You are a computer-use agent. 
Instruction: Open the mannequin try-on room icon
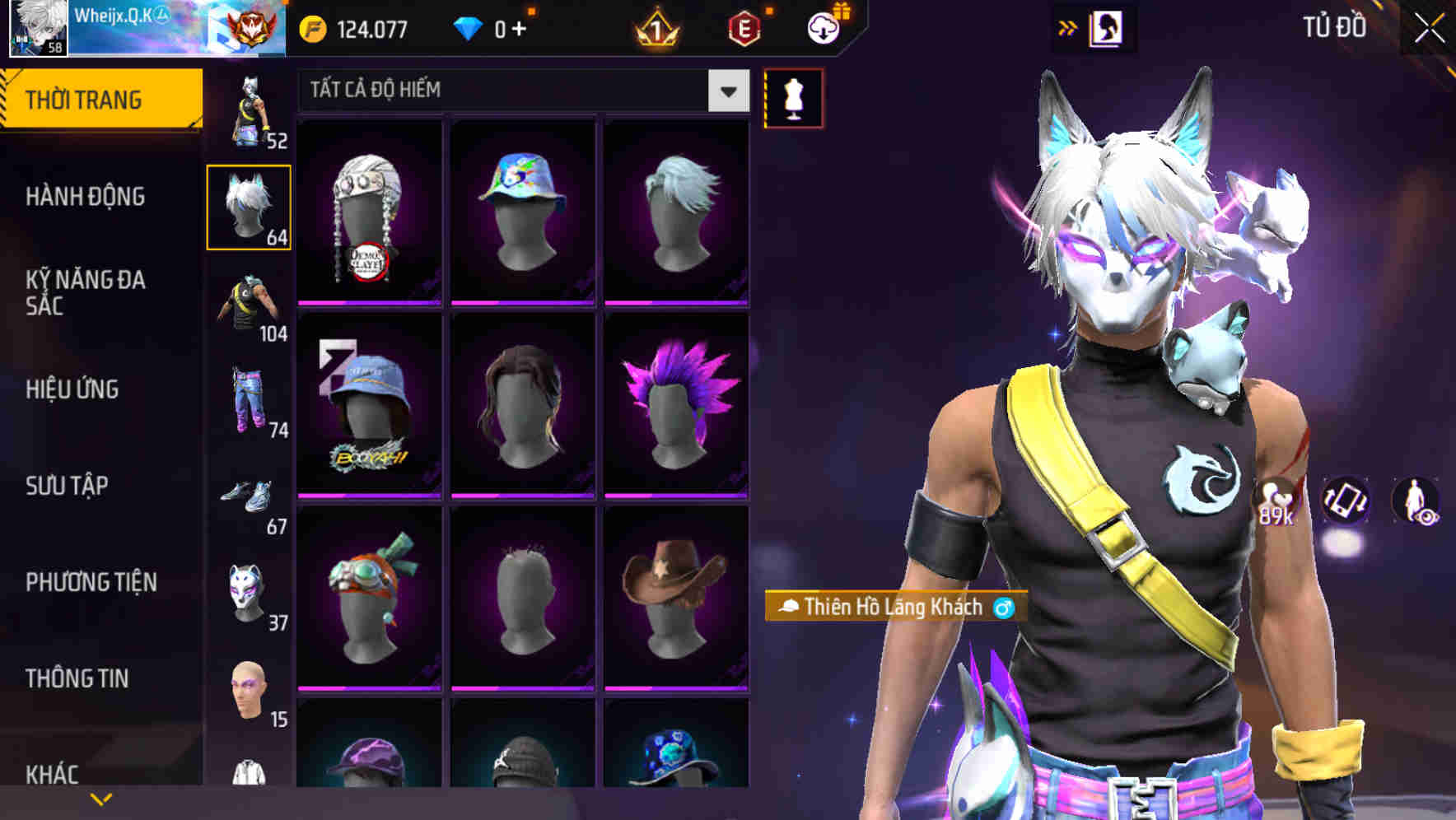click(x=793, y=97)
